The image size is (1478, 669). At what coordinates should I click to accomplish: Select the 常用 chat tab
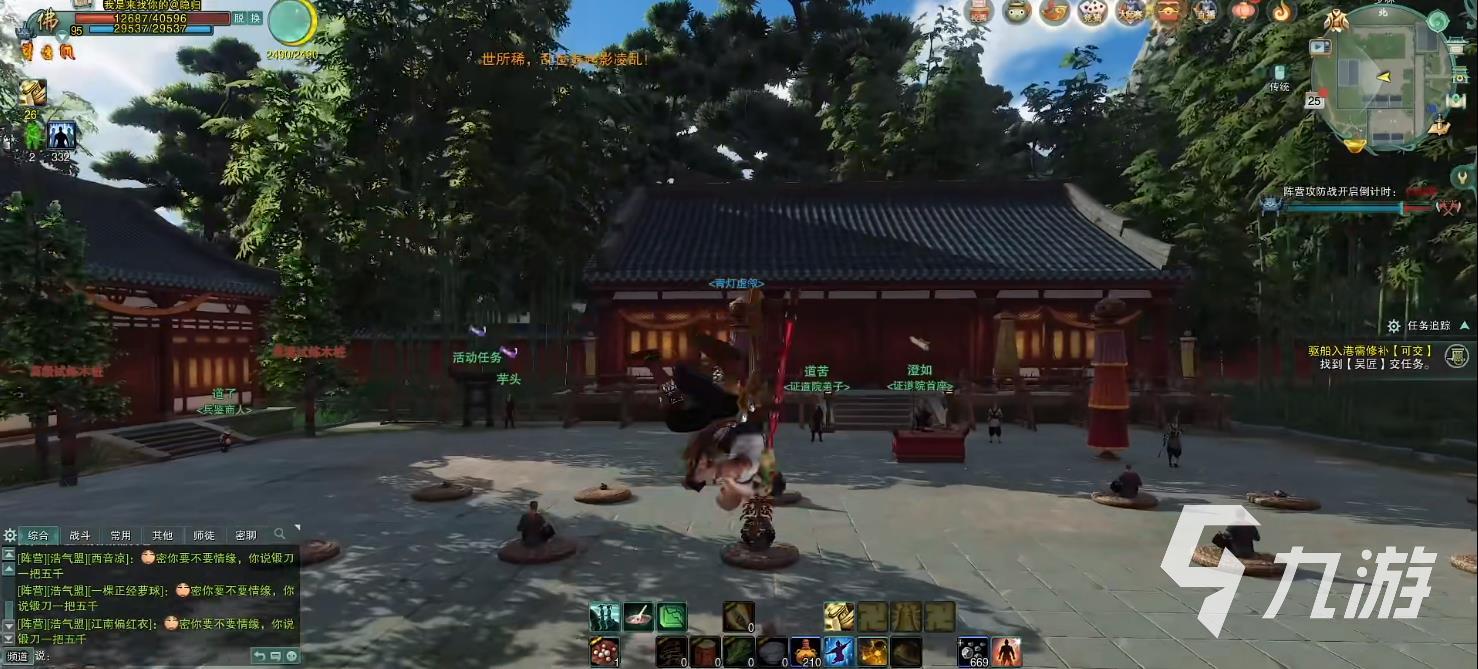[121, 535]
